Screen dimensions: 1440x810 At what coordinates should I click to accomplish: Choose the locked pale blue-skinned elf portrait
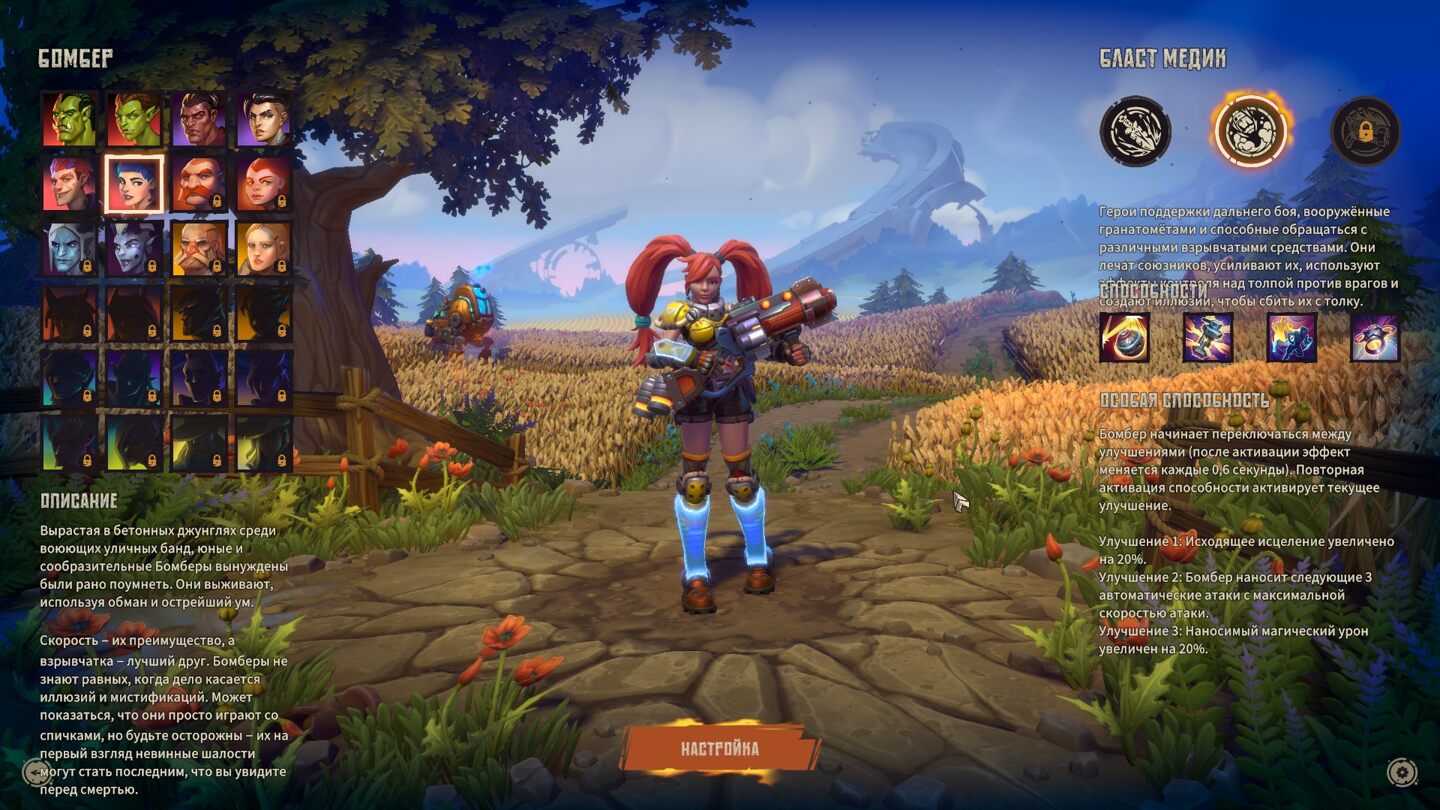(70, 248)
